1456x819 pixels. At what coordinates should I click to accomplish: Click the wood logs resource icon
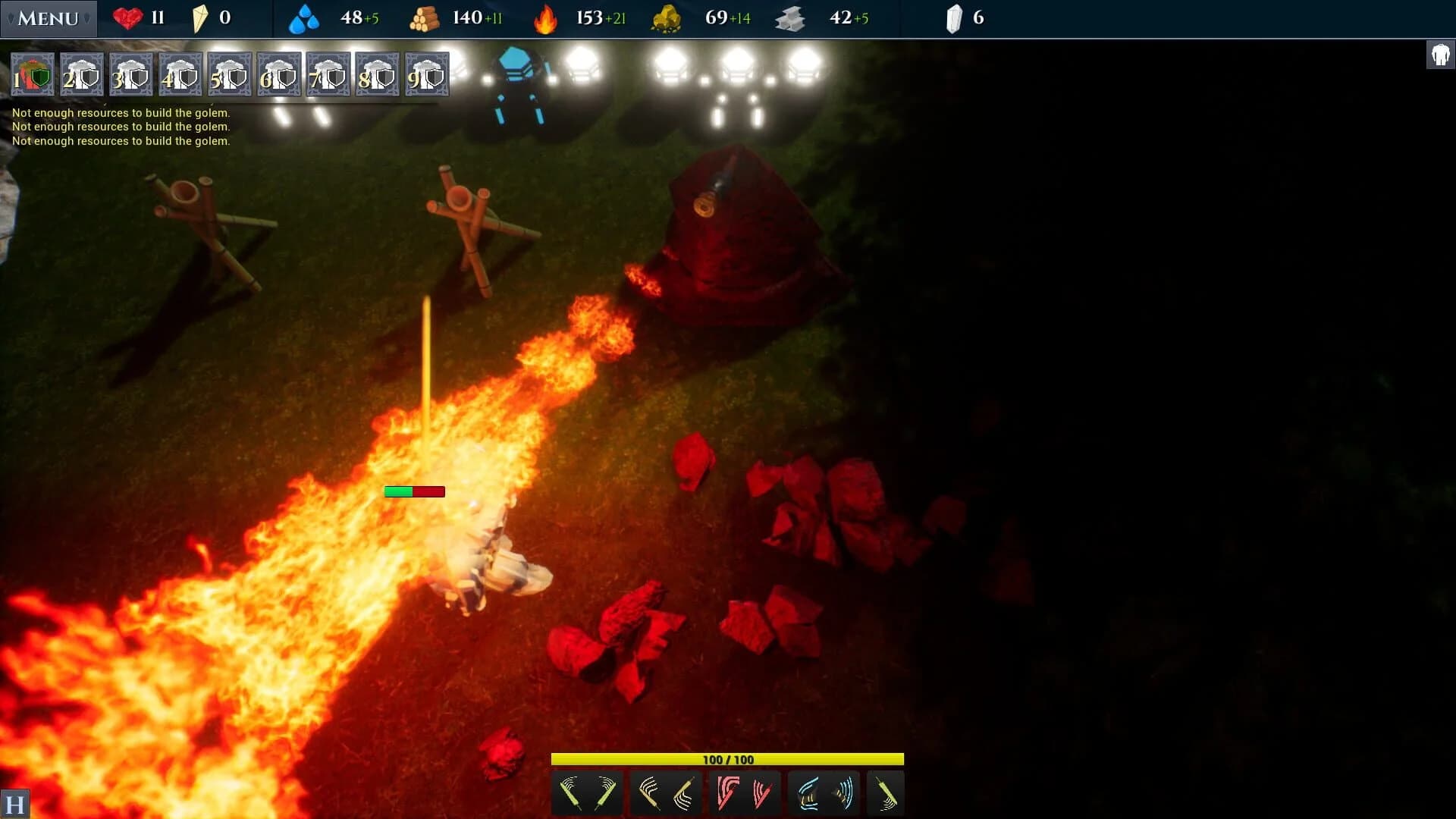(x=425, y=18)
